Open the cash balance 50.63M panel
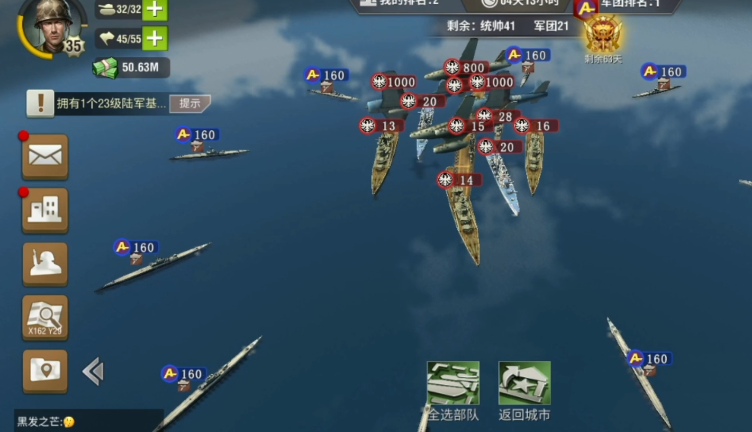Screen dimensions: 752x432 point(132,67)
